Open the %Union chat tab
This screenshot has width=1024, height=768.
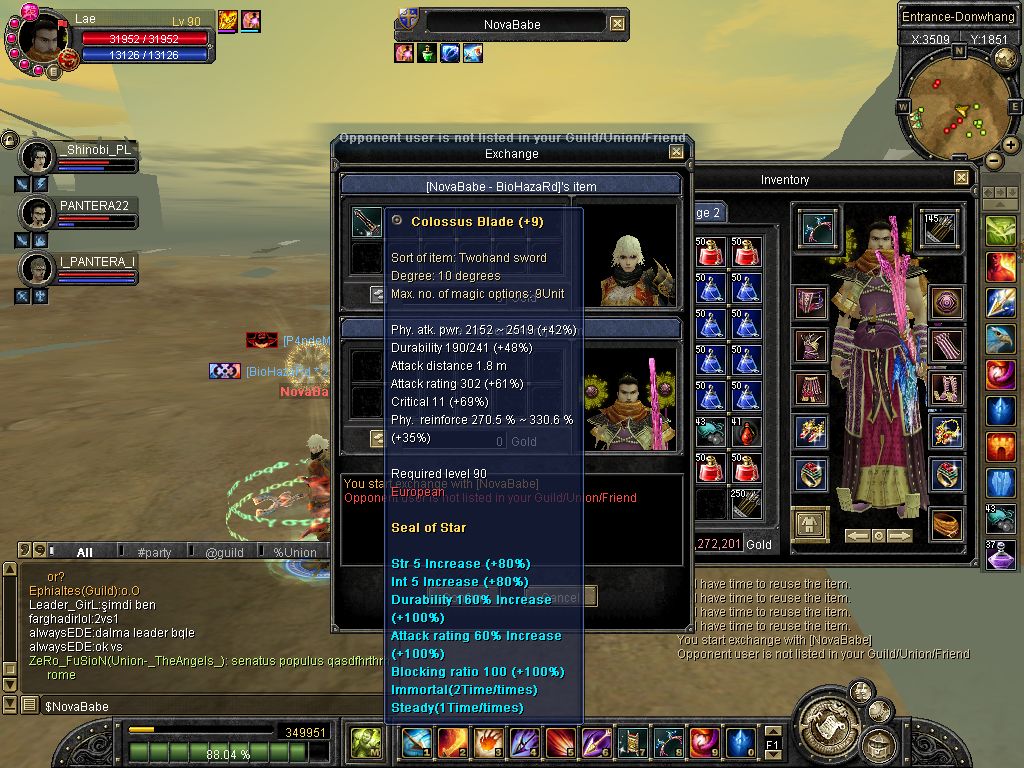tap(295, 552)
